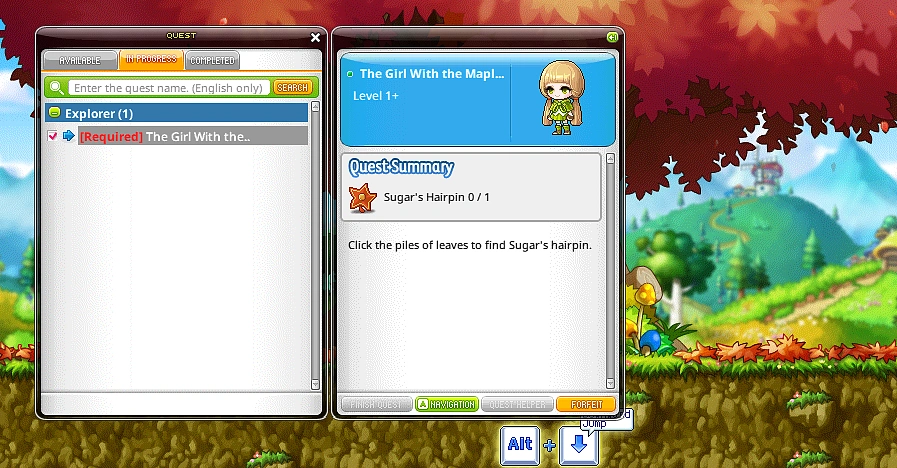Close the Quest window
Image resolution: width=897 pixels, height=468 pixels.
pyautogui.click(x=316, y=38)
